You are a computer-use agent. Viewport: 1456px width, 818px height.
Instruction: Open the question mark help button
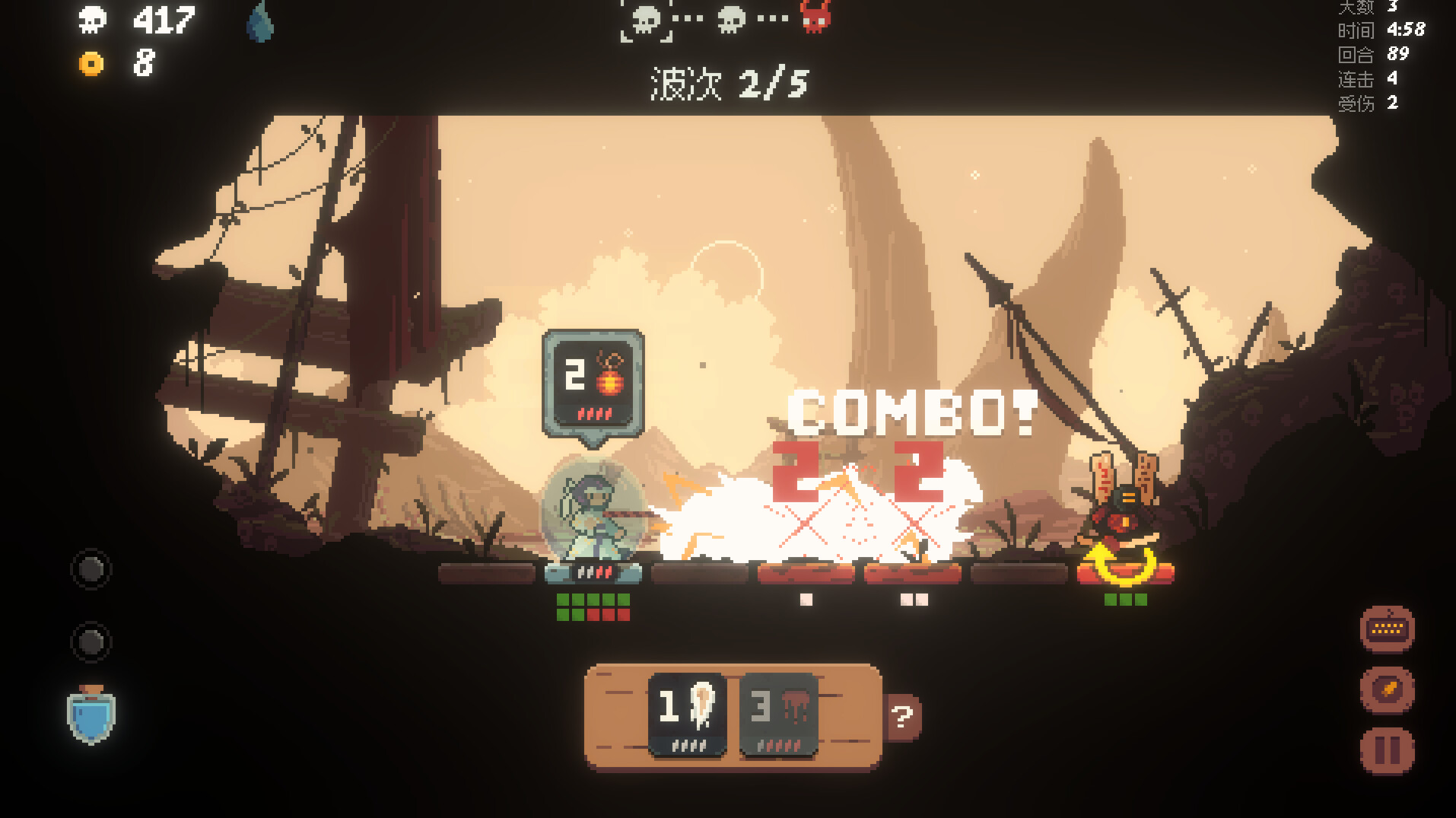(902, 716)
